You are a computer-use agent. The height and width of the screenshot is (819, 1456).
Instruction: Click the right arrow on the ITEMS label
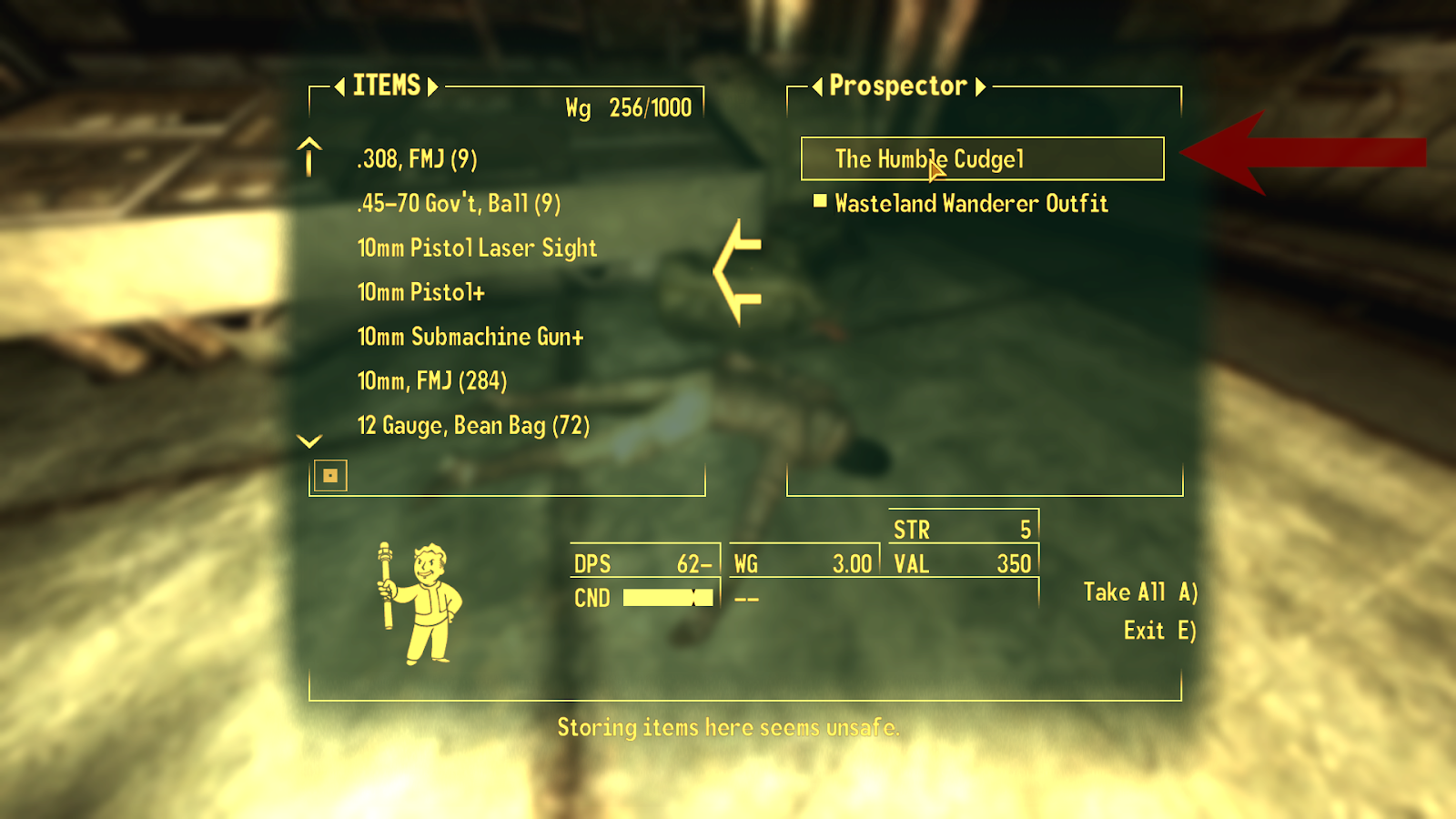point(434,86)
